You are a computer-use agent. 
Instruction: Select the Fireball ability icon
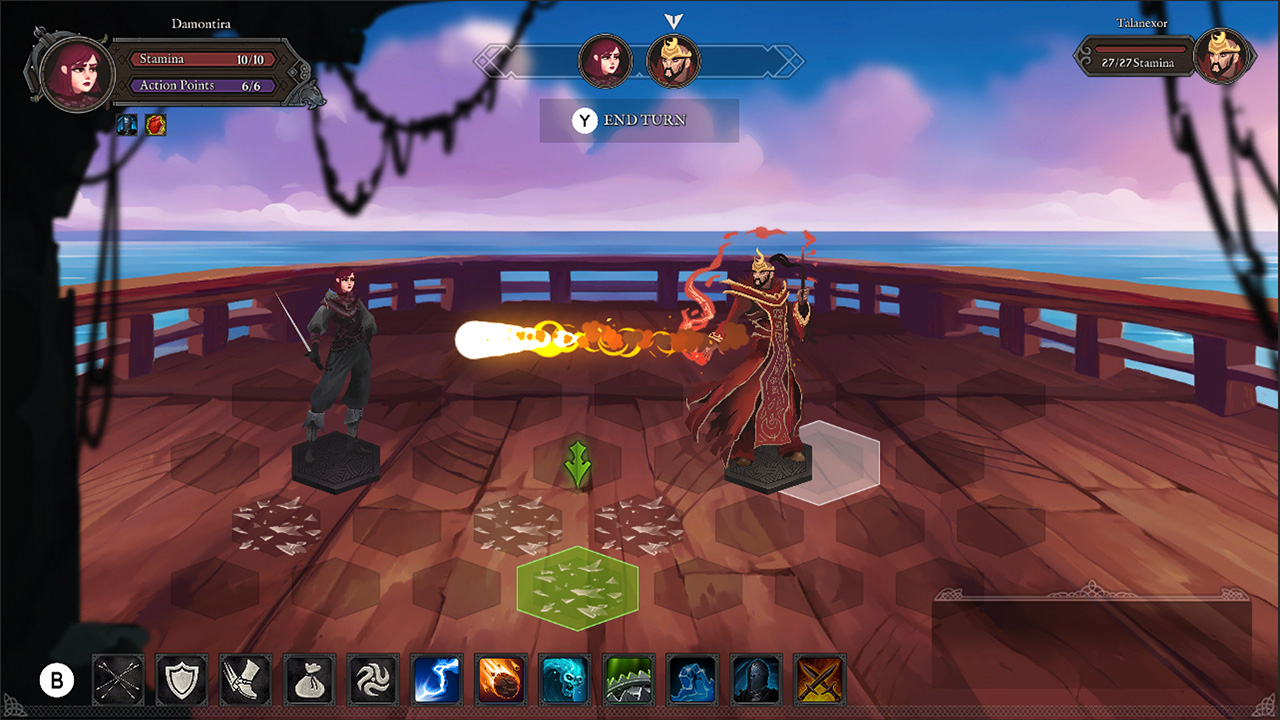pyautogui.click(x=501, y=679)
